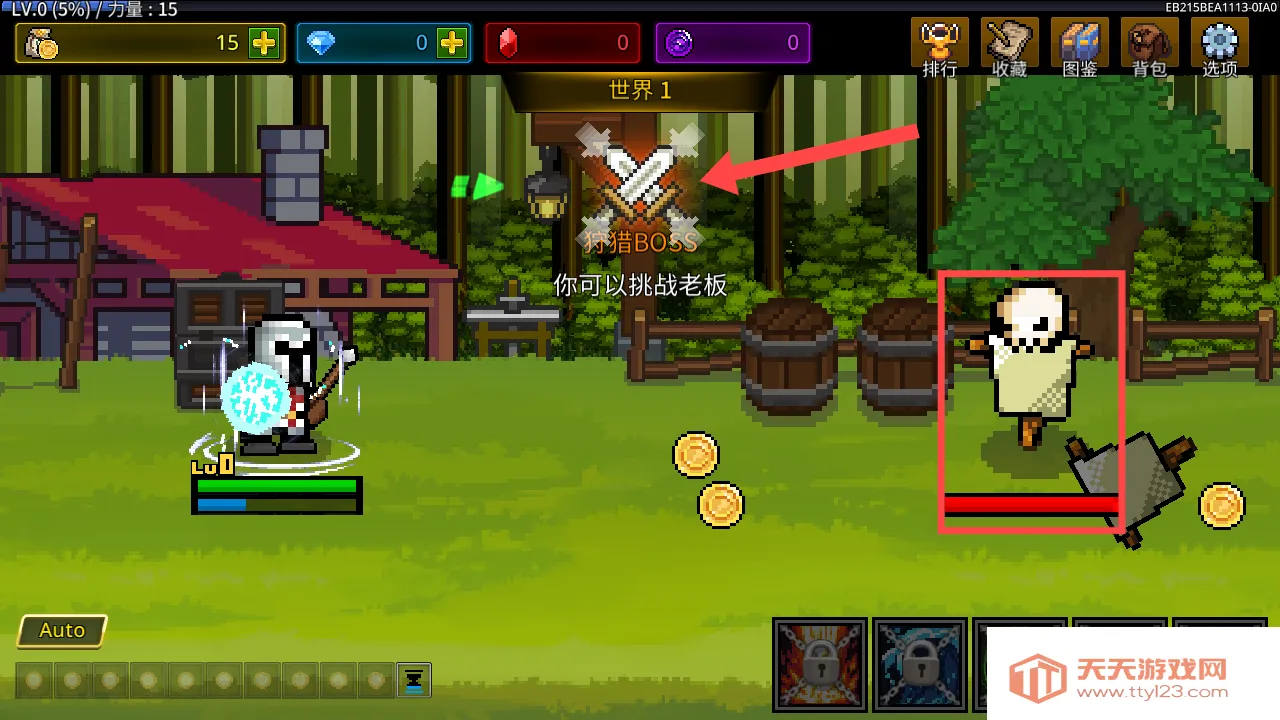Add gold coins with the plus button
The width and height of the screenshot is (1280, 720).
(x=264, y=43)
